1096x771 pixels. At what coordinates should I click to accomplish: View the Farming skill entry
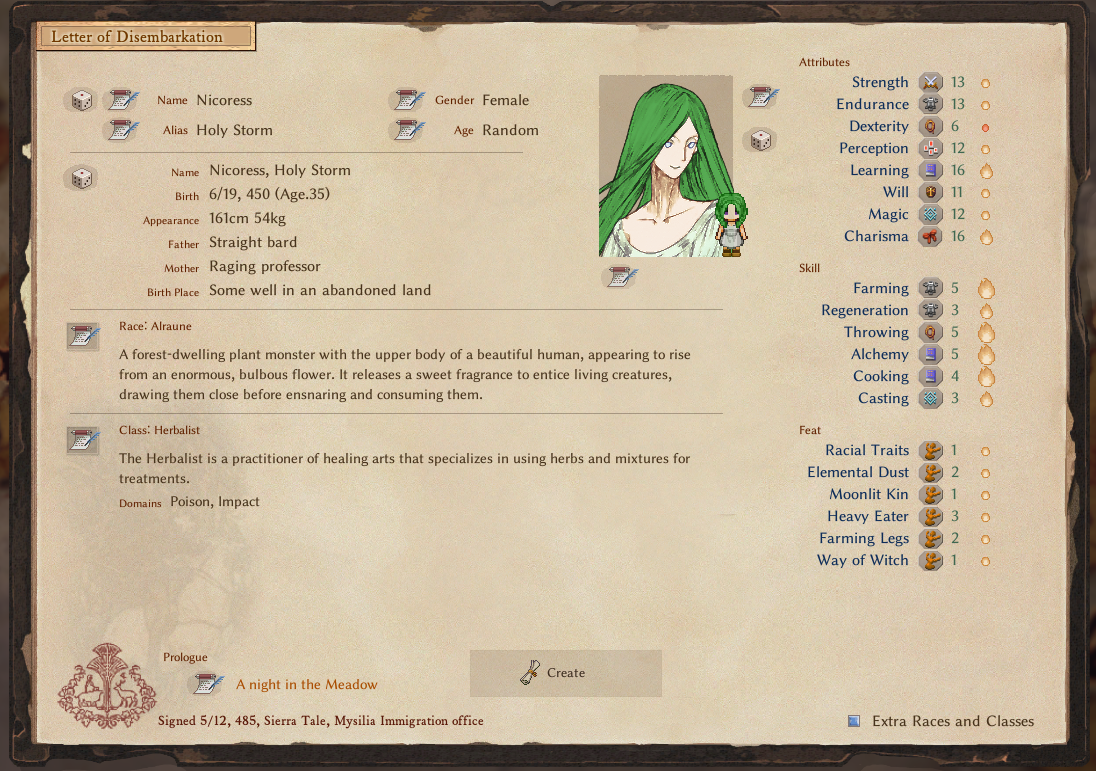(x=881, y=289)
